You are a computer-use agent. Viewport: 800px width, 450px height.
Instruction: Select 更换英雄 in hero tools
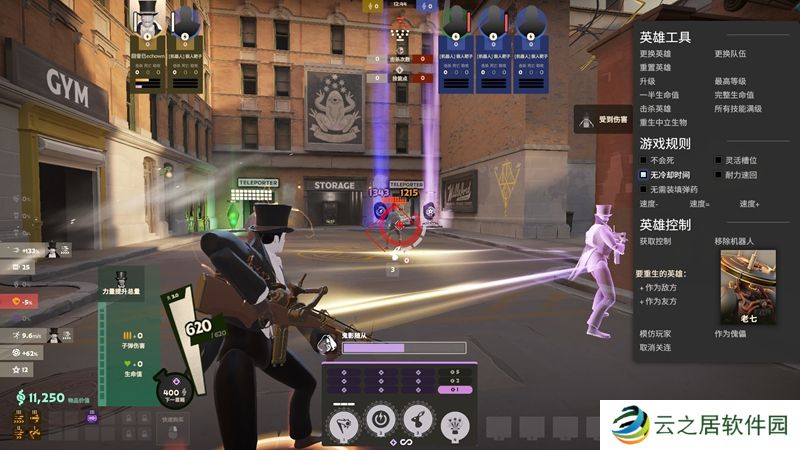(655, 53)
